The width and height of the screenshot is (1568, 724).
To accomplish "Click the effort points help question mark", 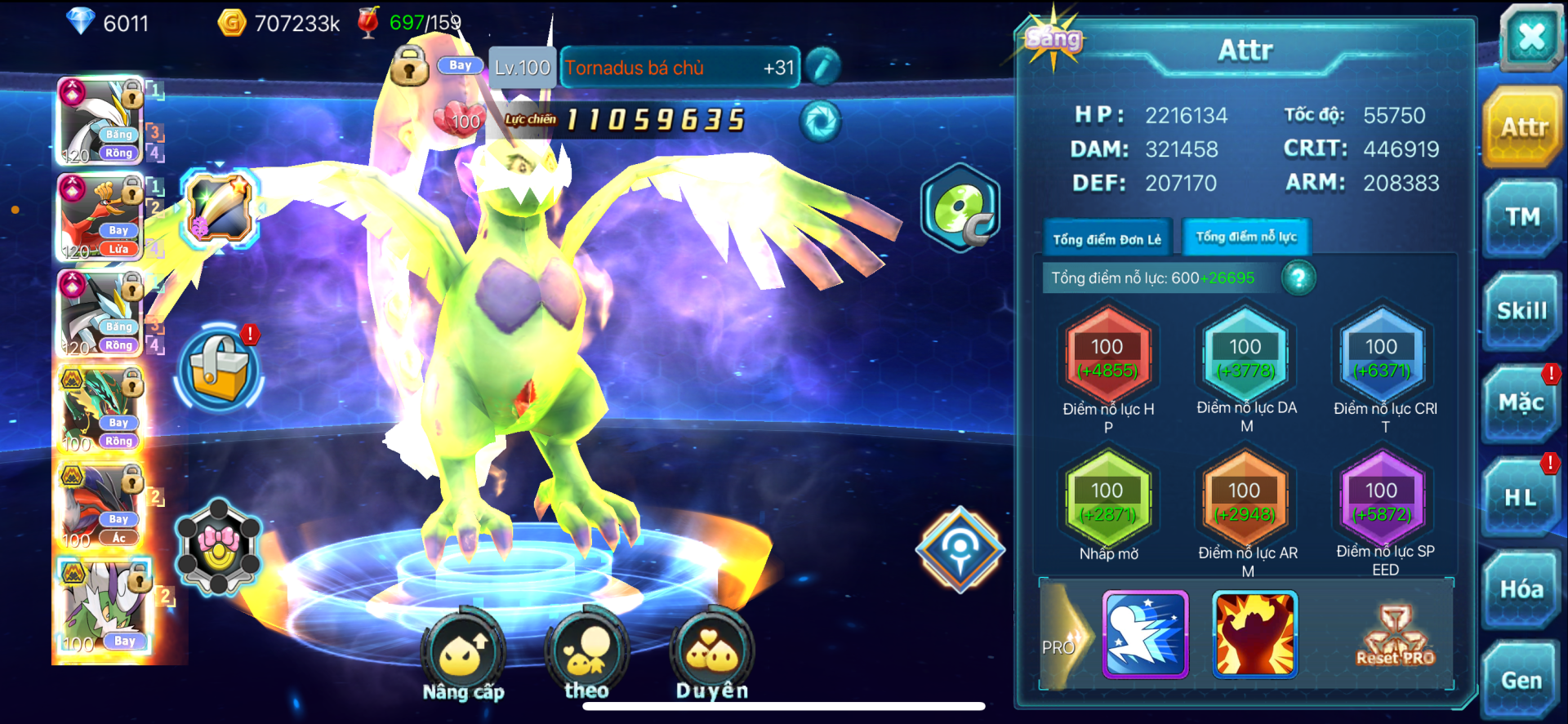I will tap(1298, 278).
